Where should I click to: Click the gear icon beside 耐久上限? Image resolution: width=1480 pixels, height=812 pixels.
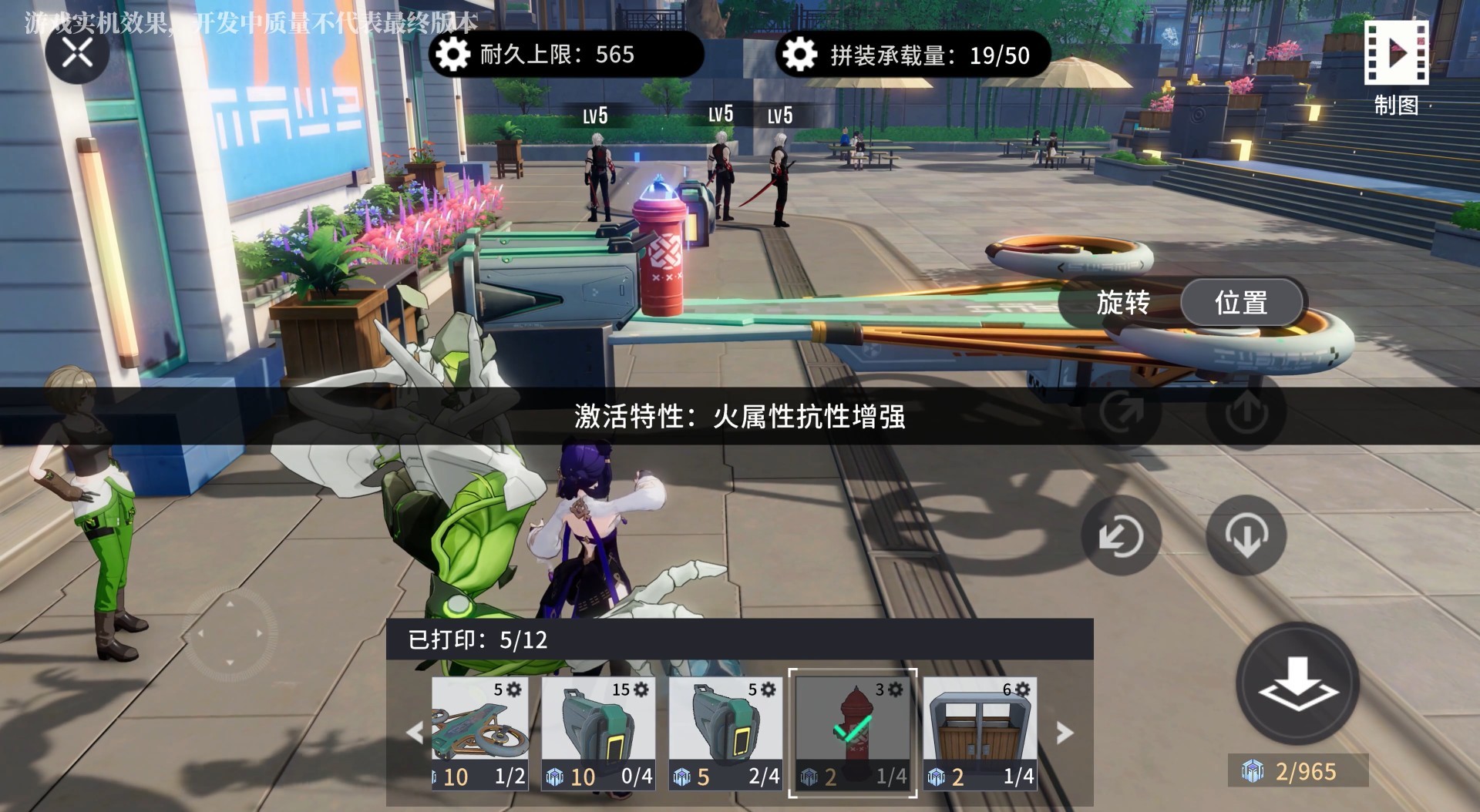tap(452, 55)
